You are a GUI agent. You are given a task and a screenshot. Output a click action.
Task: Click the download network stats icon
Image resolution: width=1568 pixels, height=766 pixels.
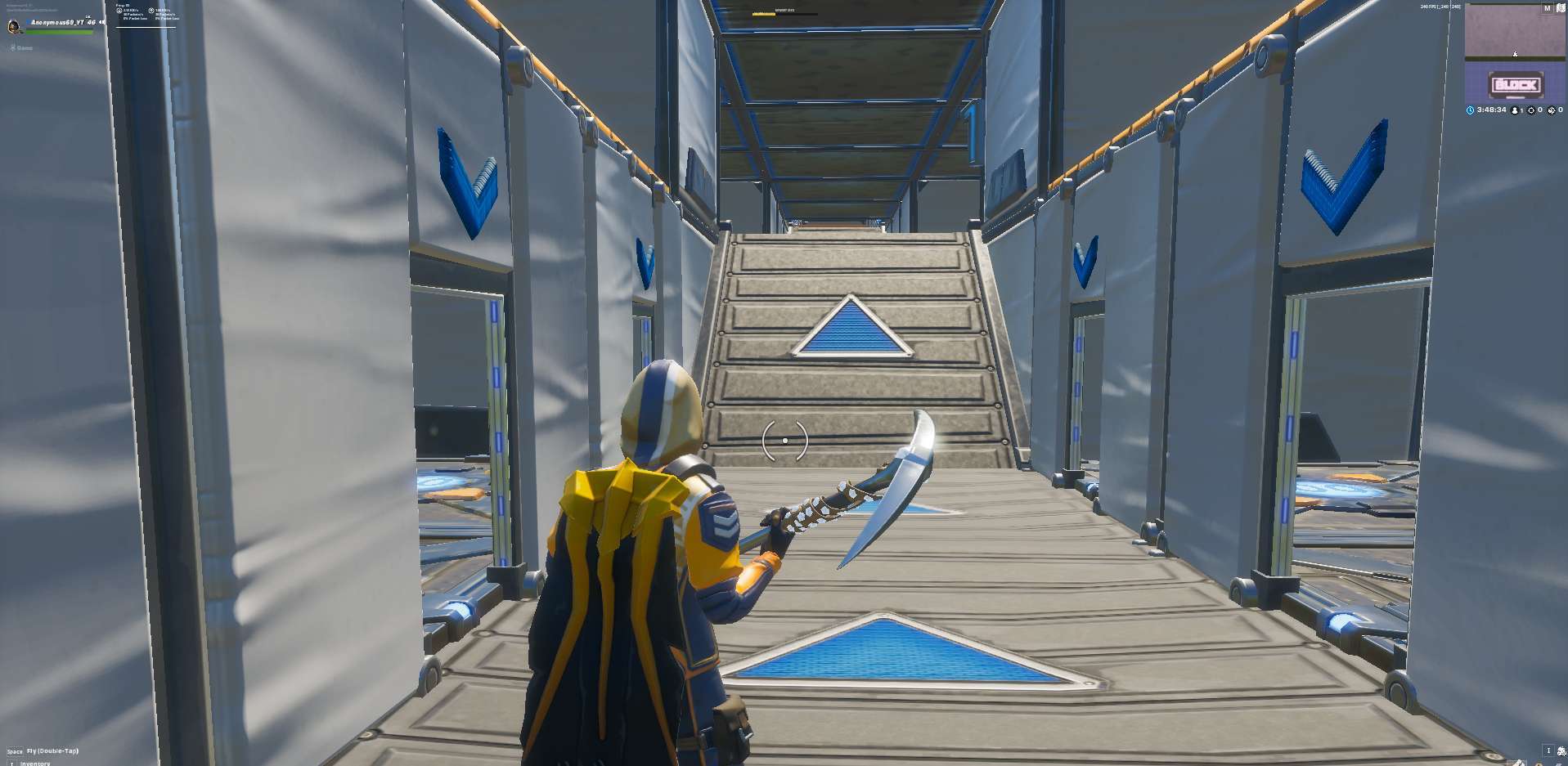(119, 11)
